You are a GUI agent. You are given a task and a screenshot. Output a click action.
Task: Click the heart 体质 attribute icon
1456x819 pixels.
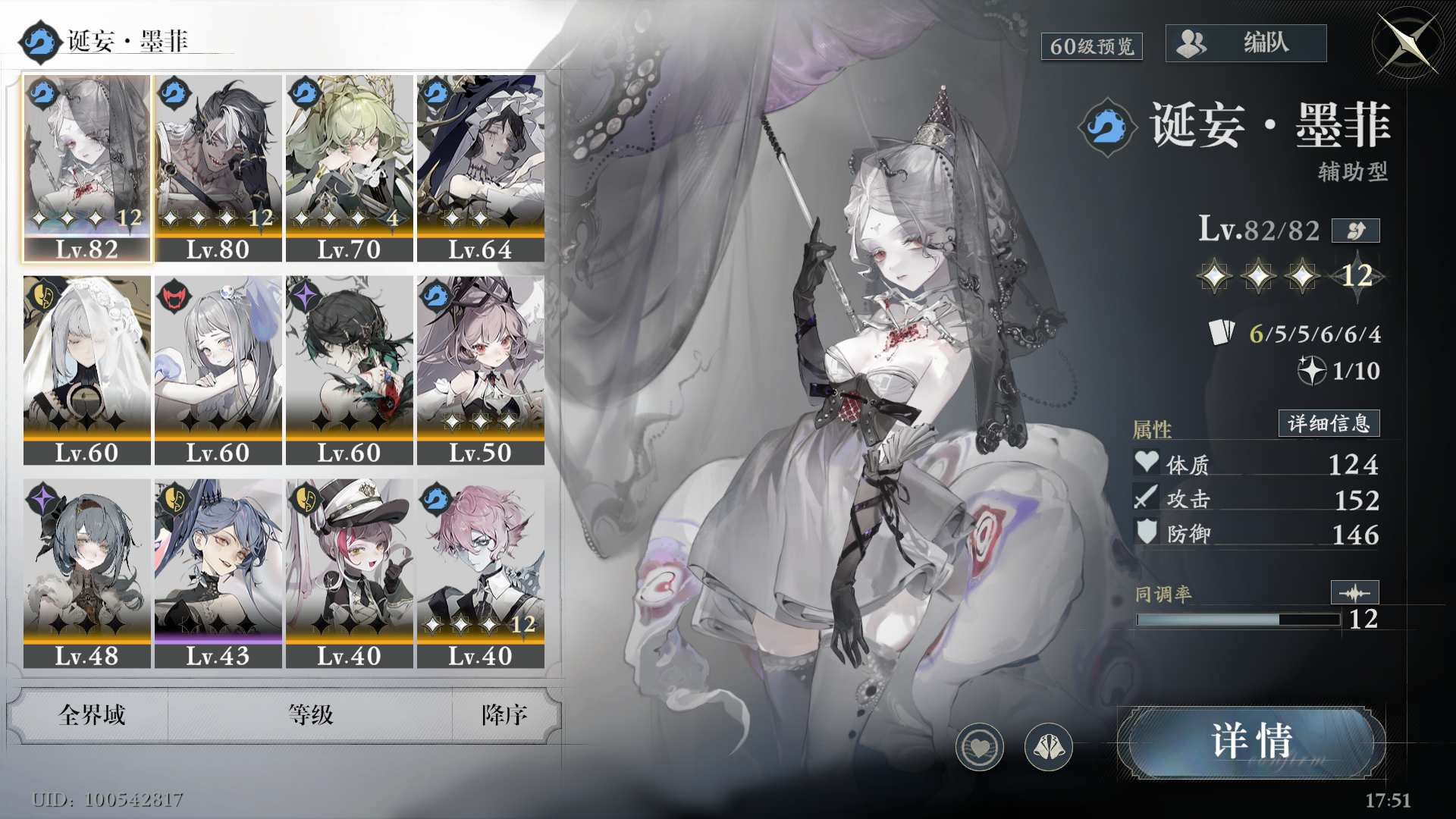pyautogui.click(x=1146, y=463)
